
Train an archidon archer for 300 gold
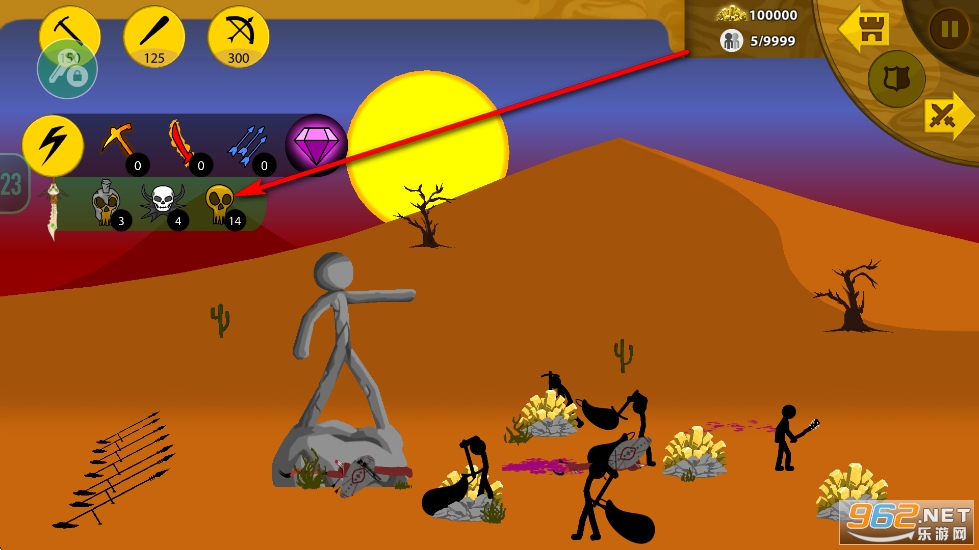pyautogui.click(x=238, y=34)
